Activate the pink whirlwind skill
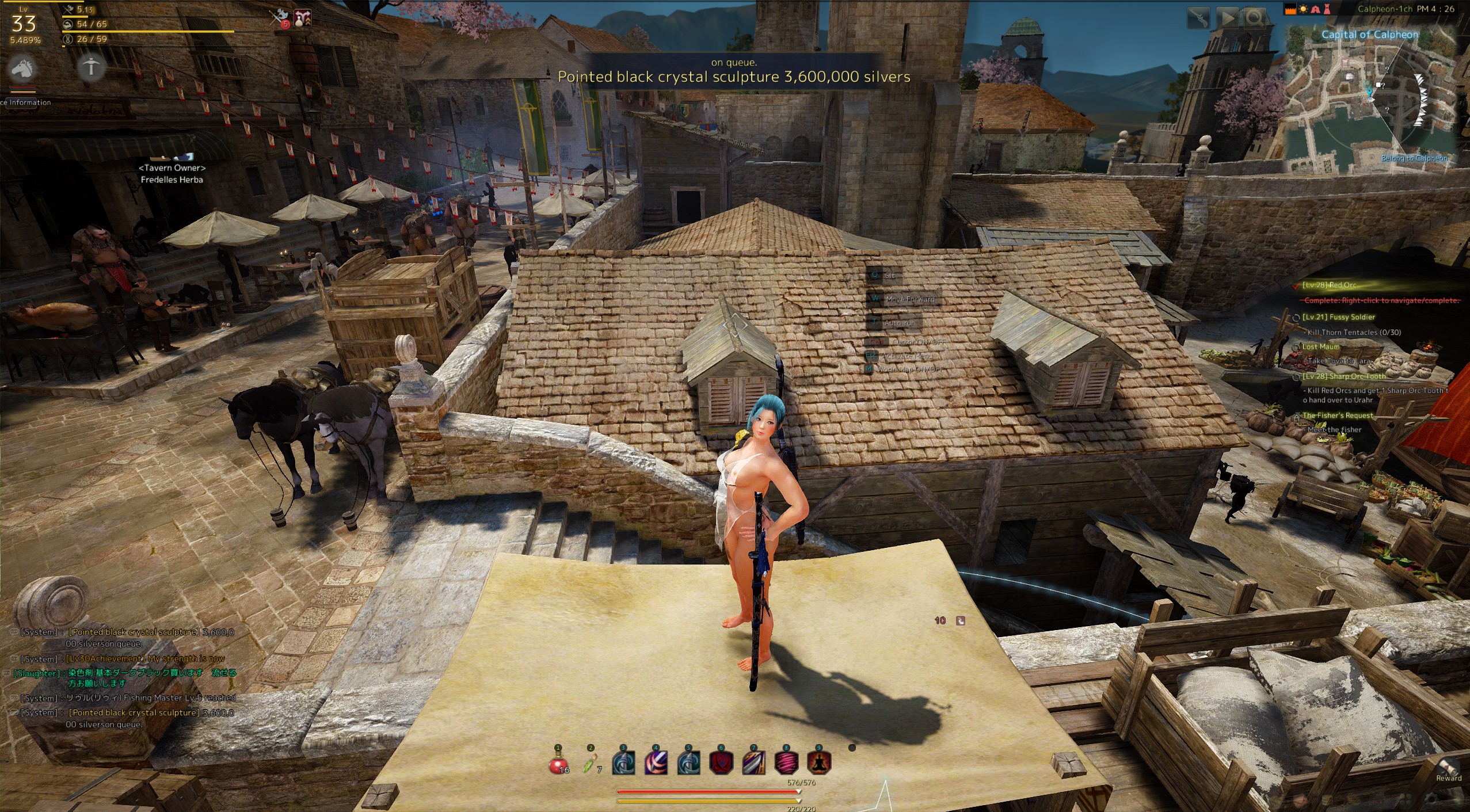The image size is (1470, 812). pos(786,763)
